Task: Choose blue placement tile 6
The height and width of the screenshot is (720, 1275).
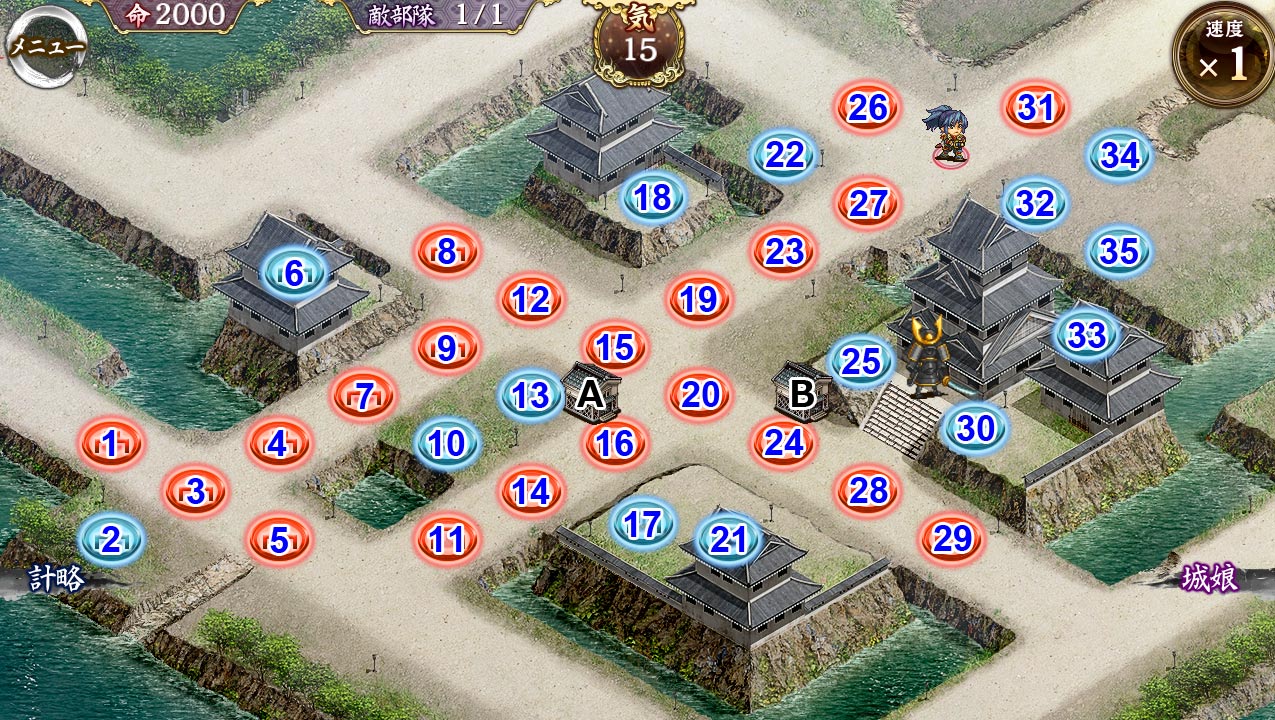Action: 294,272
